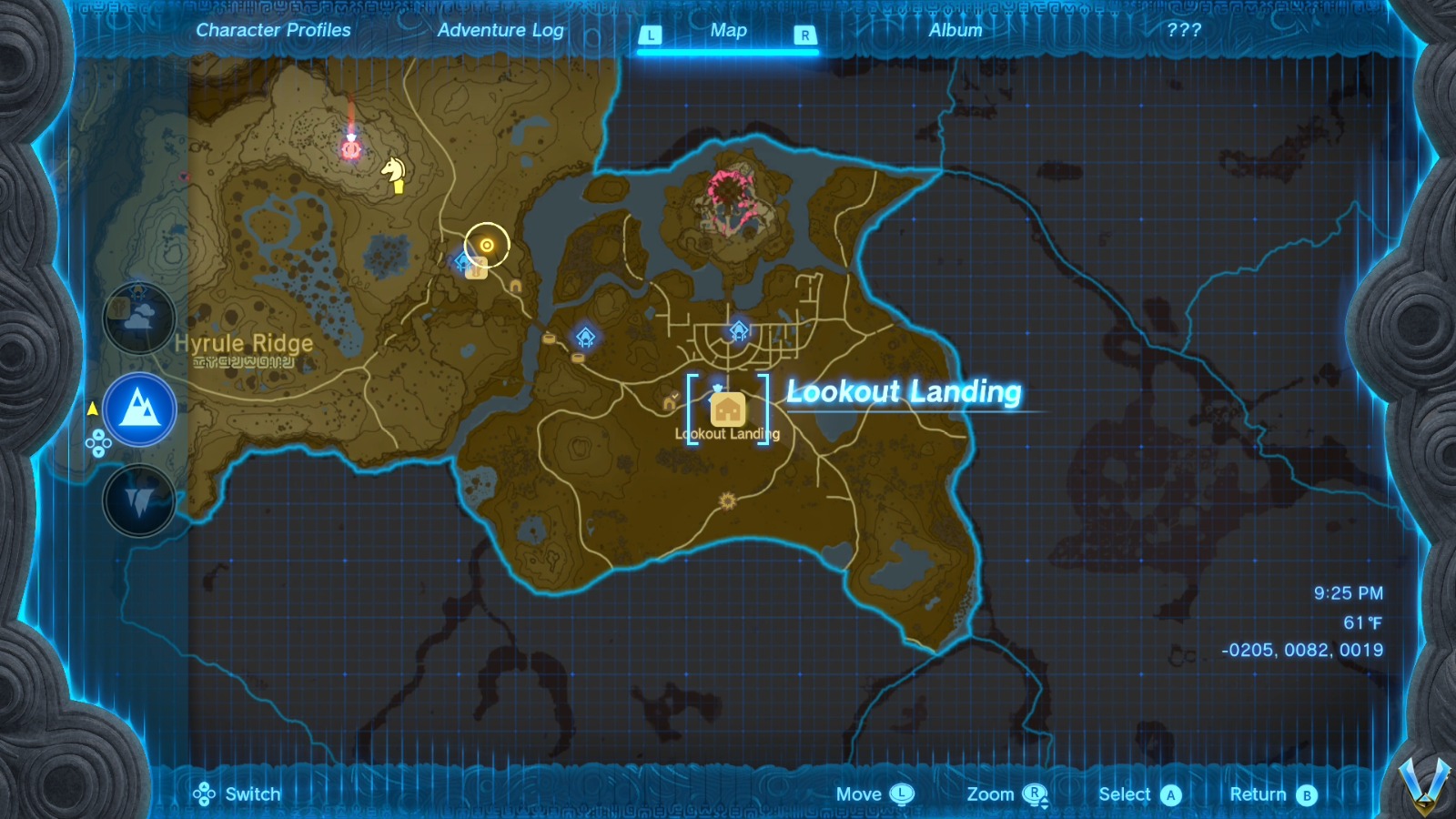This screenshot has height=819, width=1456.
Task: Click the Lookout Landing house icon
Action: (x=728, y=409)
